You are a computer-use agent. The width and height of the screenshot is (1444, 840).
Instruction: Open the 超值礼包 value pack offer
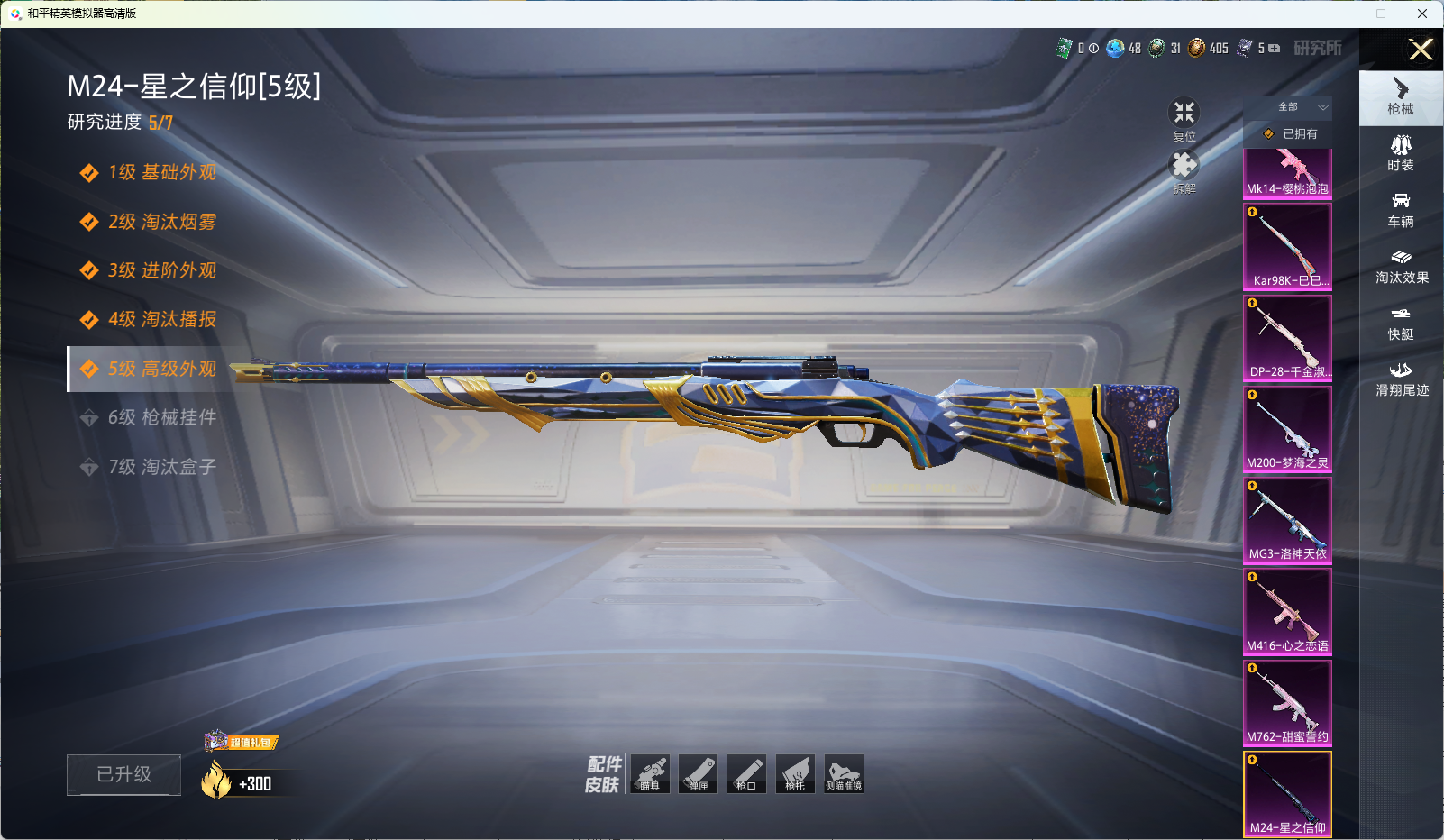[243, 742]
